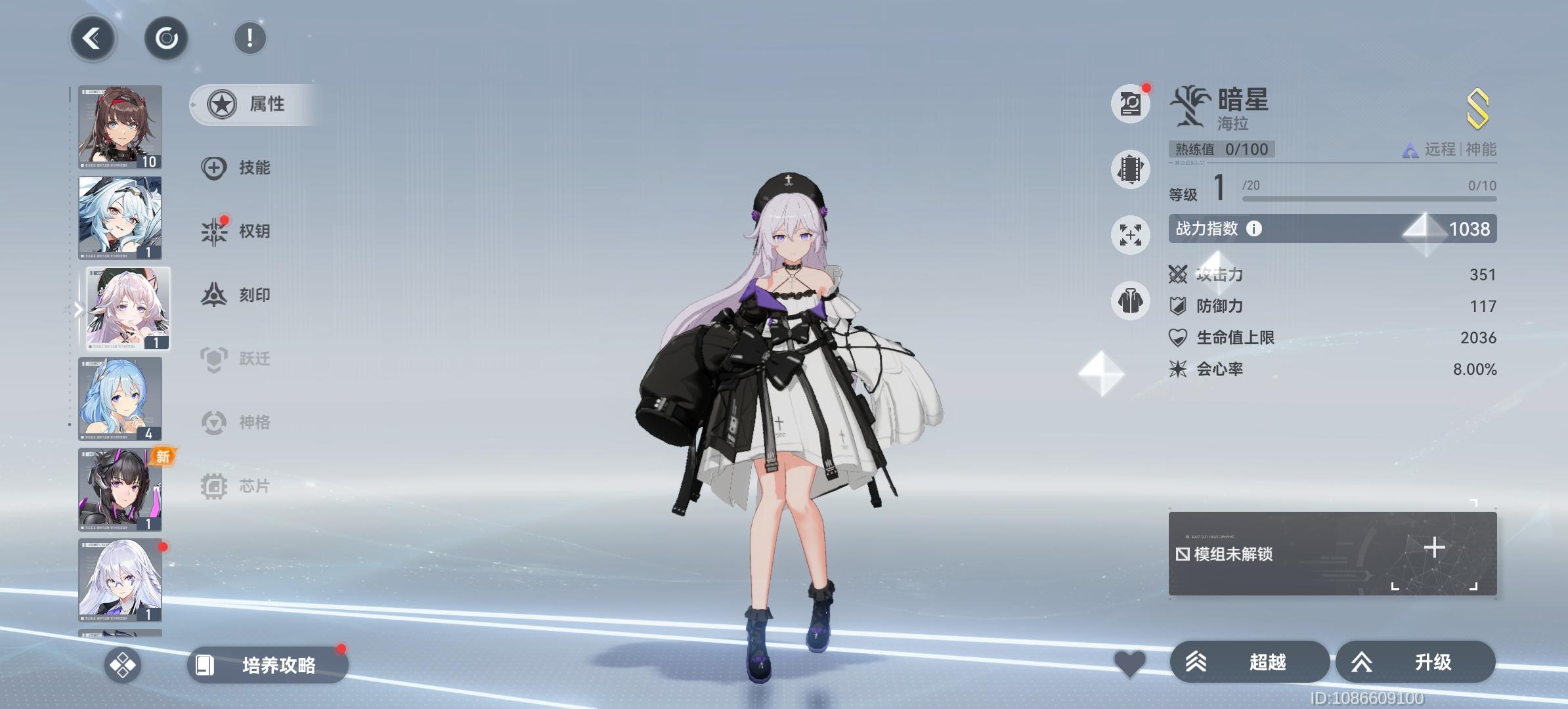Select the film/cutscene icon on the right

(1130, 169)
